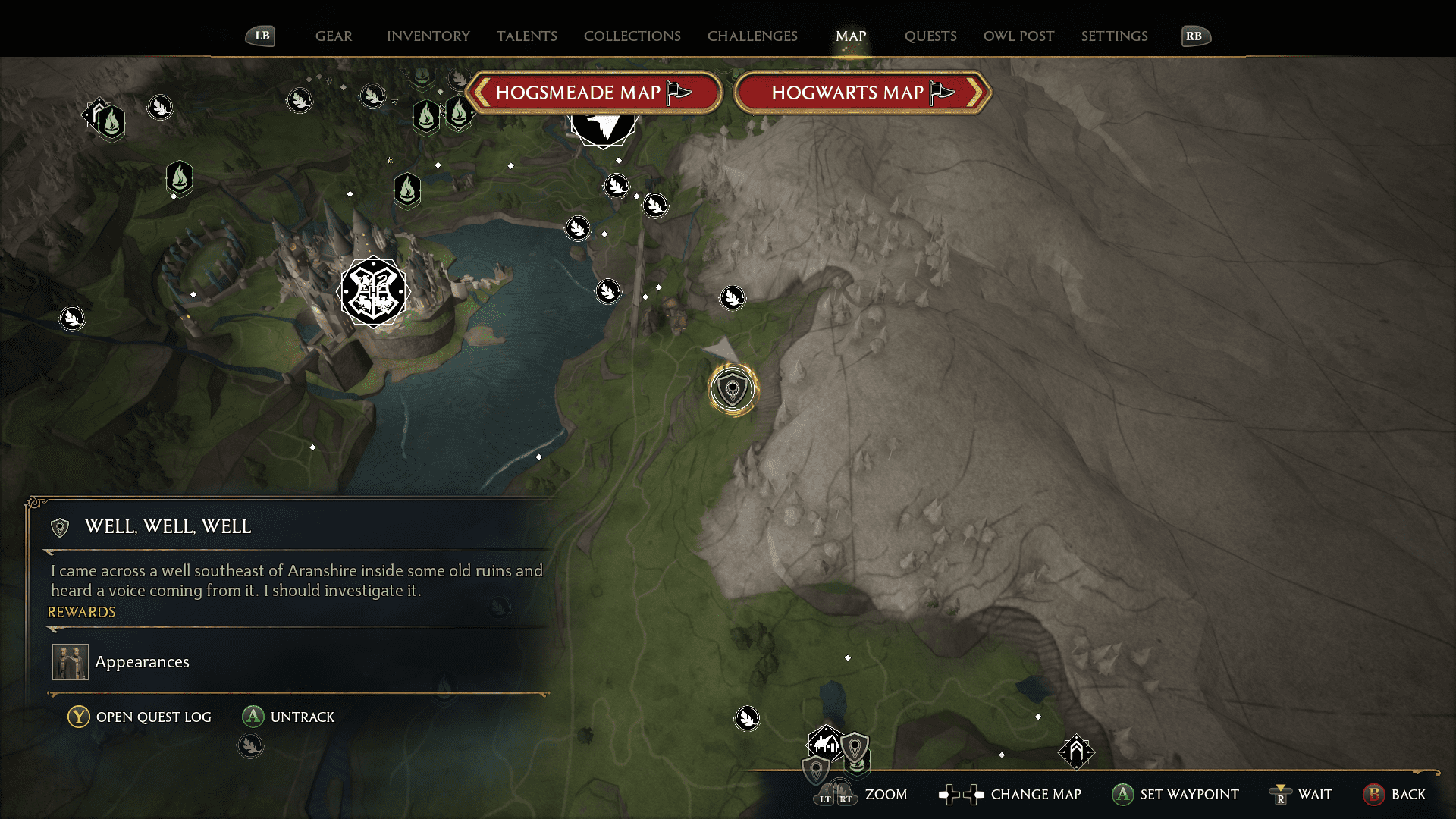Click the glowing Well, Well, Well quest marker

click(x=733, y=388)
